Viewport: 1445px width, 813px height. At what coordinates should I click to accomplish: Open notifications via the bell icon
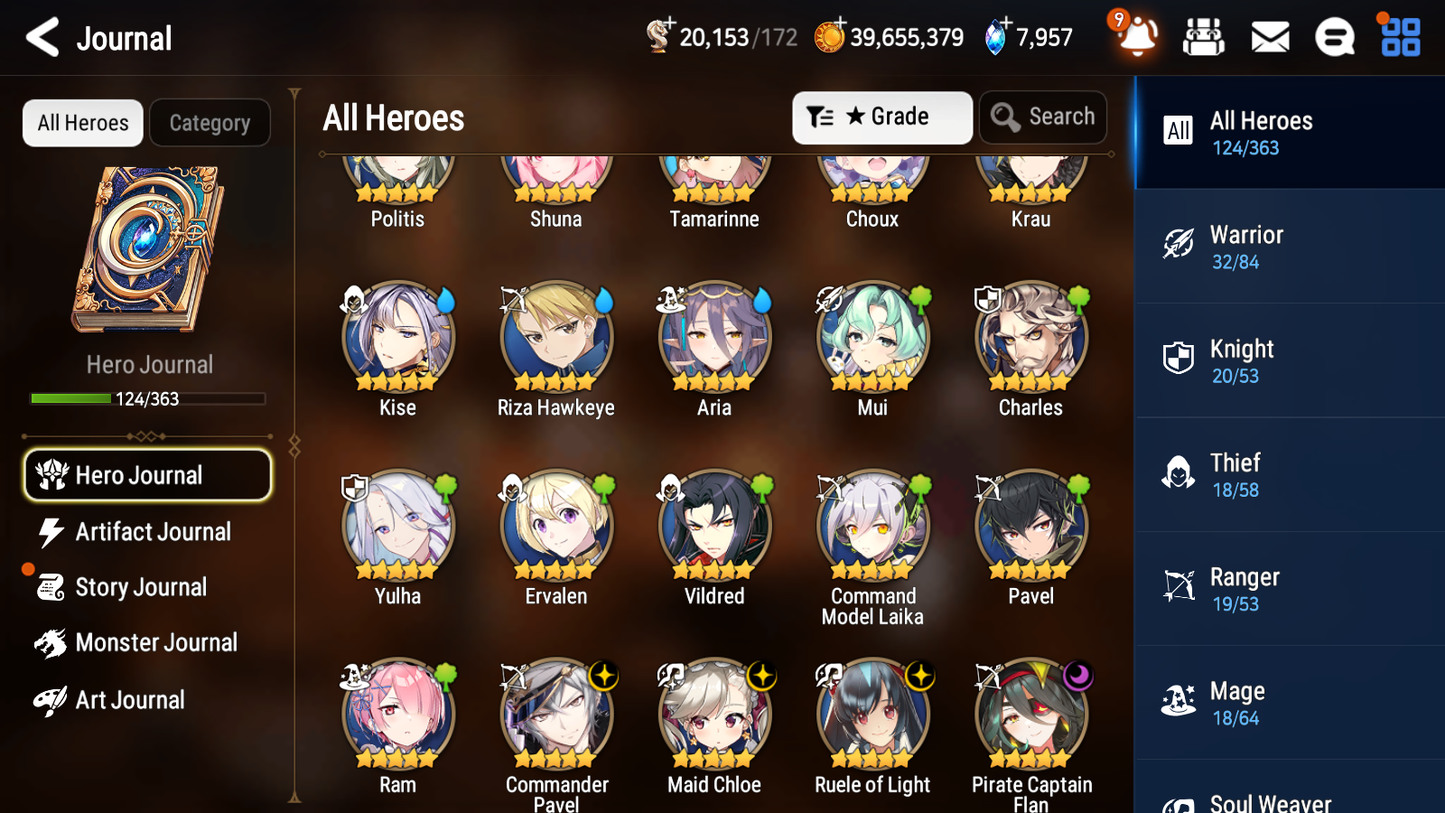pyautogui.click(x=1135, y=36)
